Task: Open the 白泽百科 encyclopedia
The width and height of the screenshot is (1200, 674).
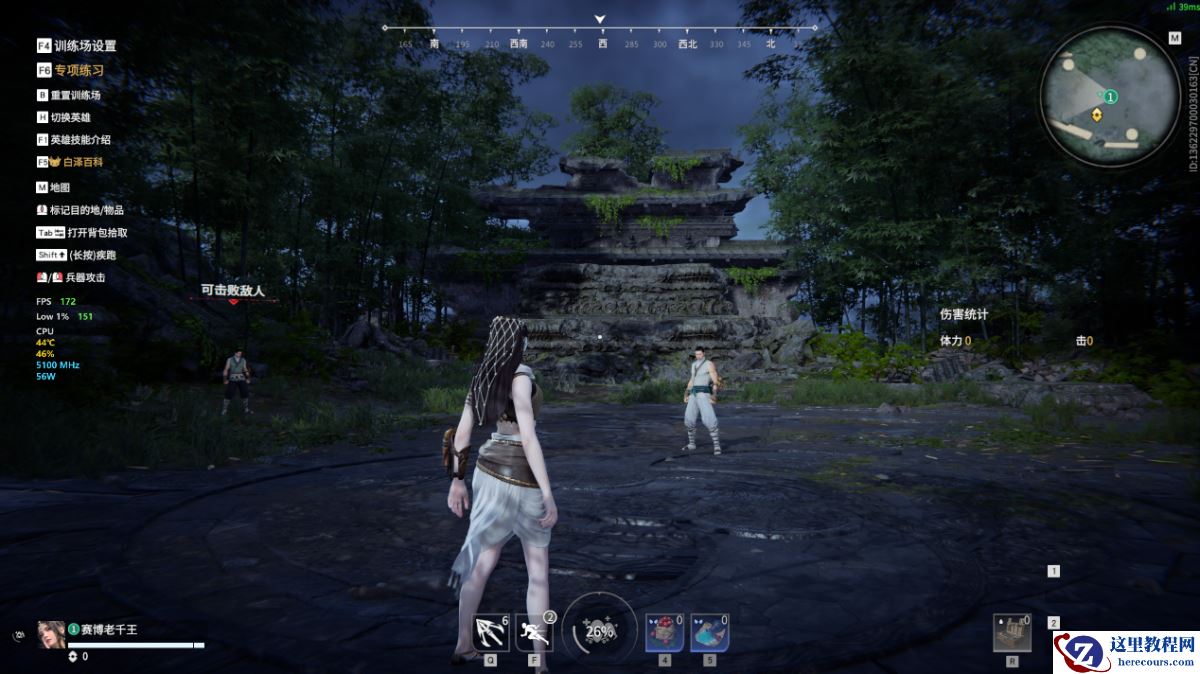Action: pyautogui.click(x=76, y=162)
